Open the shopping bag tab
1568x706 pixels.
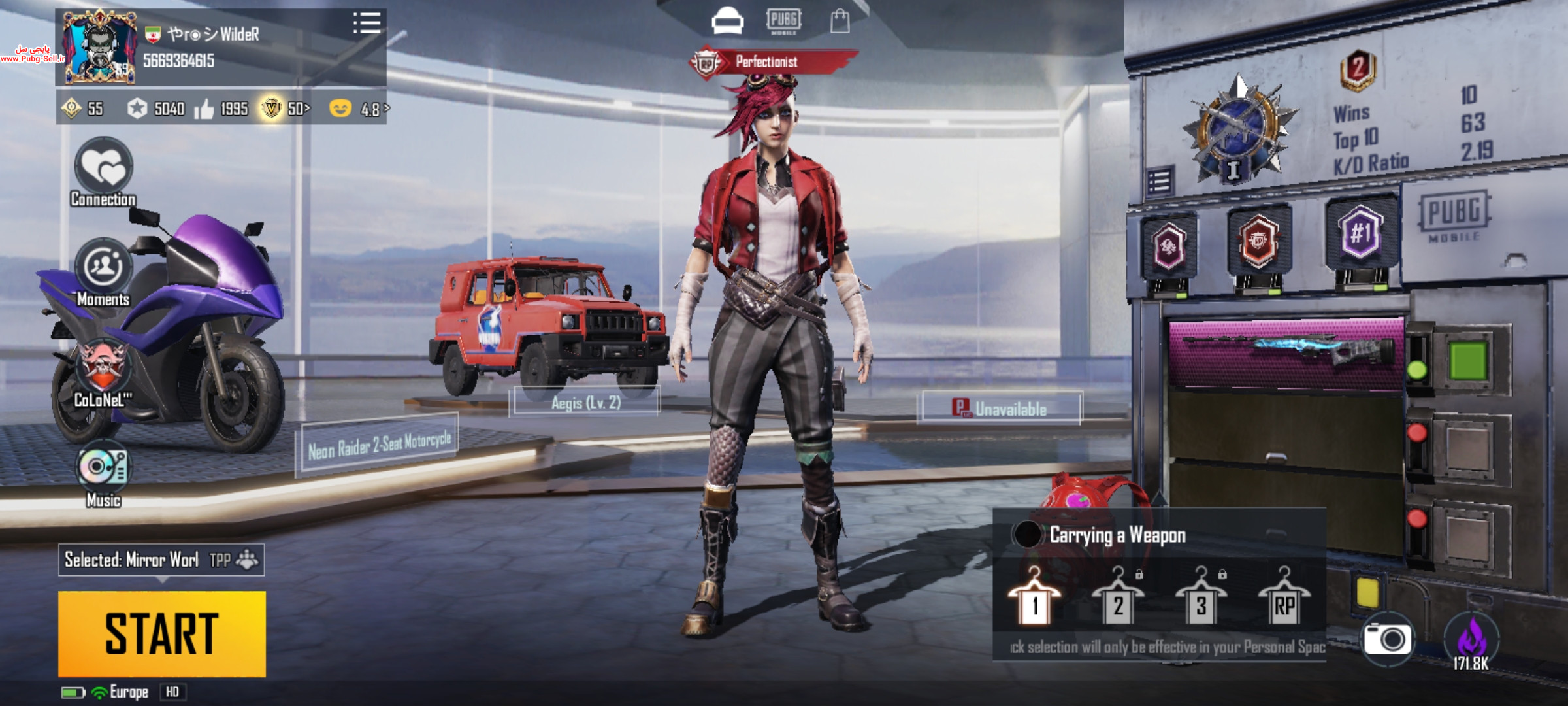840,22
